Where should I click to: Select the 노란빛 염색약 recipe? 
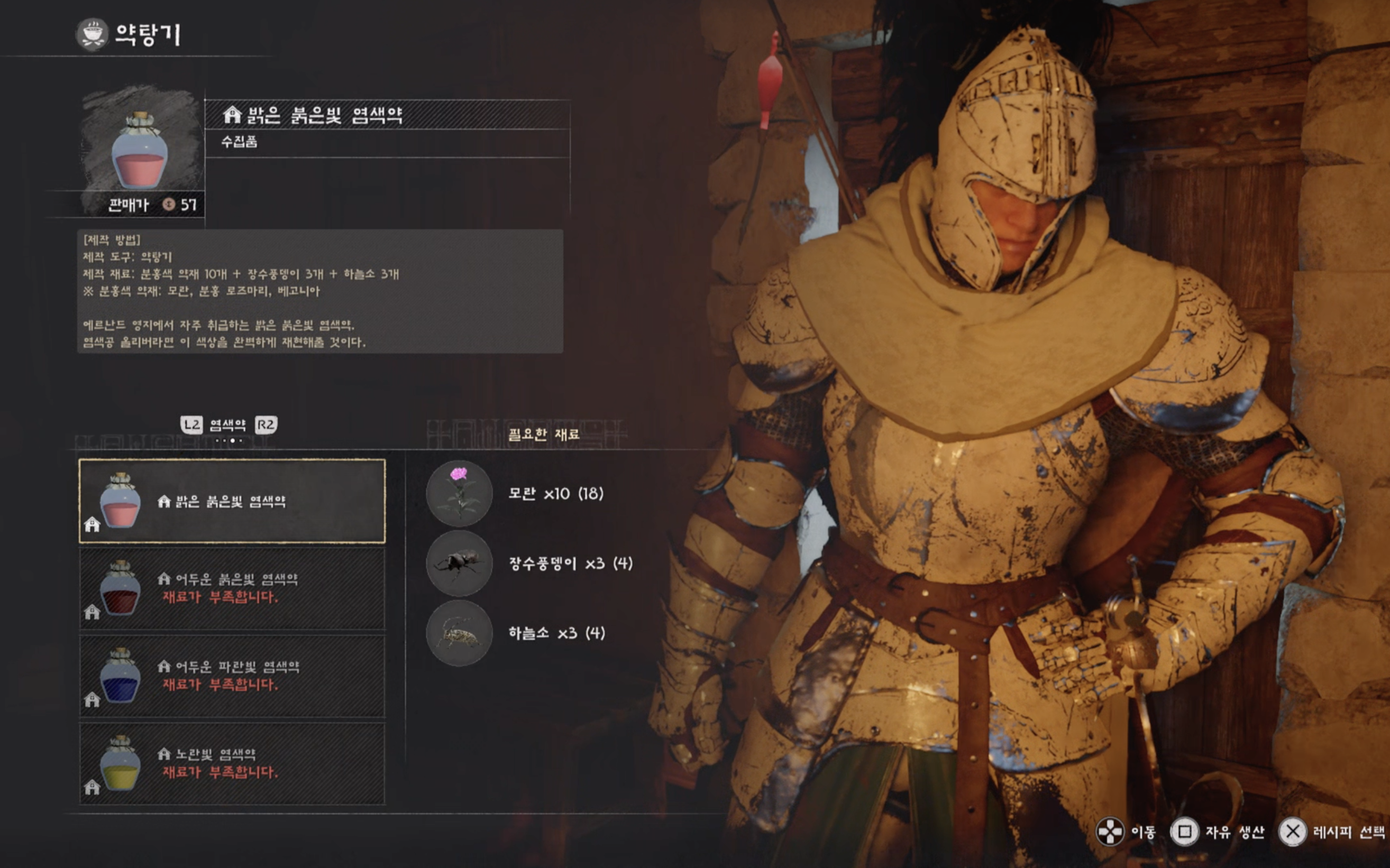[x=232, y=763]
